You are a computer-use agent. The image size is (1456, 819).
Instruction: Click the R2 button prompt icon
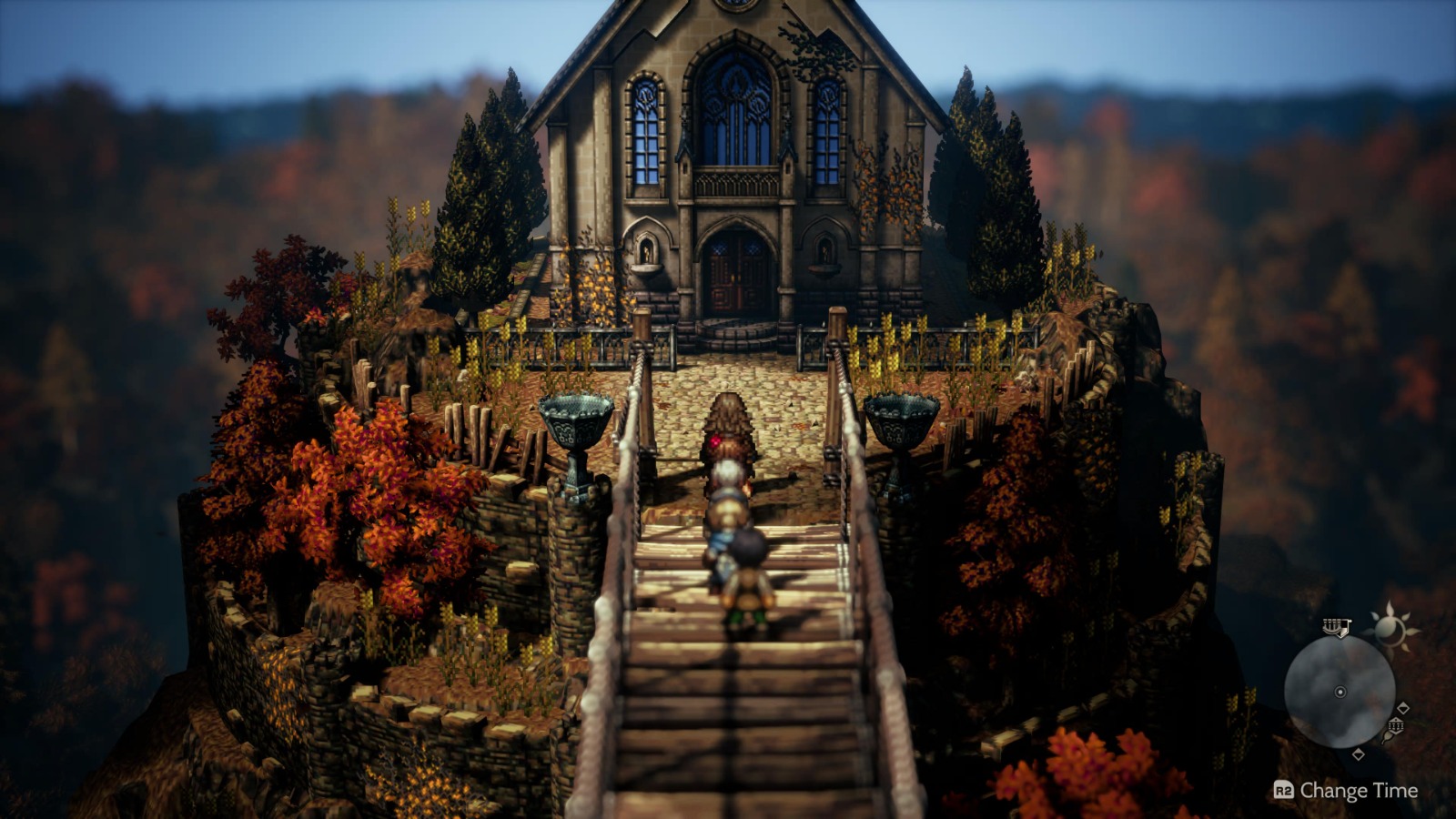coord(1285,790)
